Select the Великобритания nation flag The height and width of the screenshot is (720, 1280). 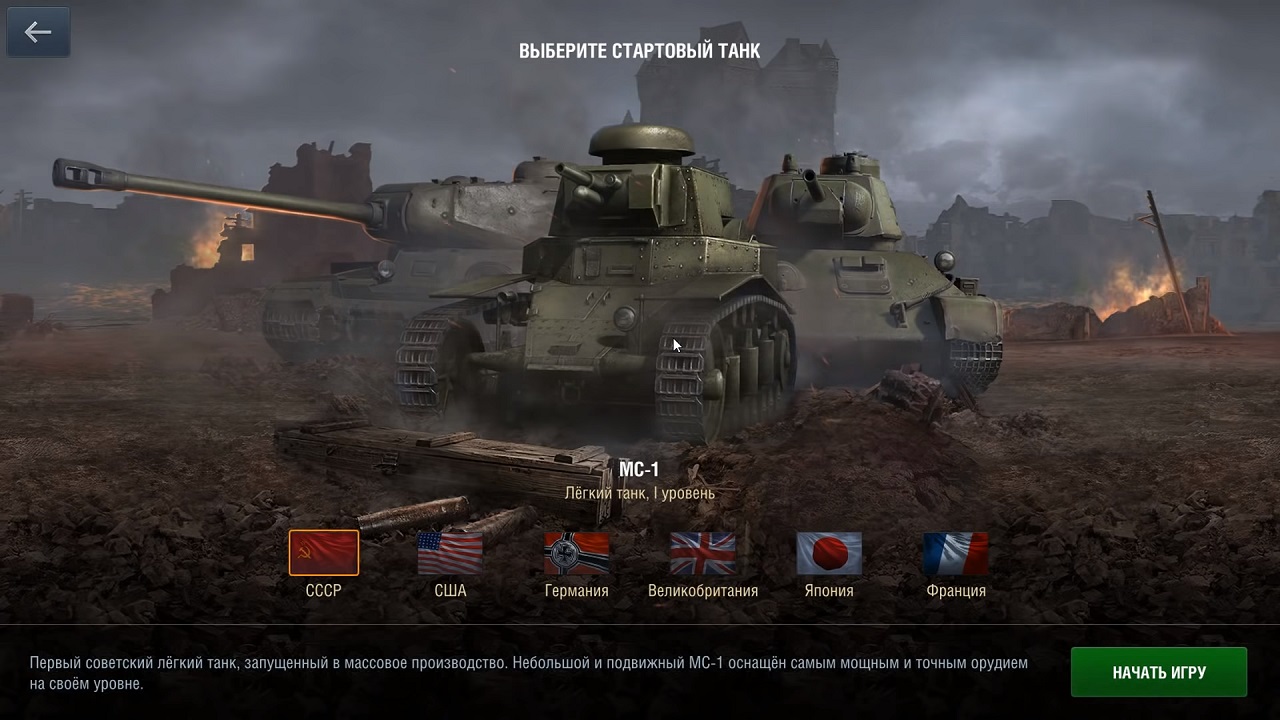703,553
